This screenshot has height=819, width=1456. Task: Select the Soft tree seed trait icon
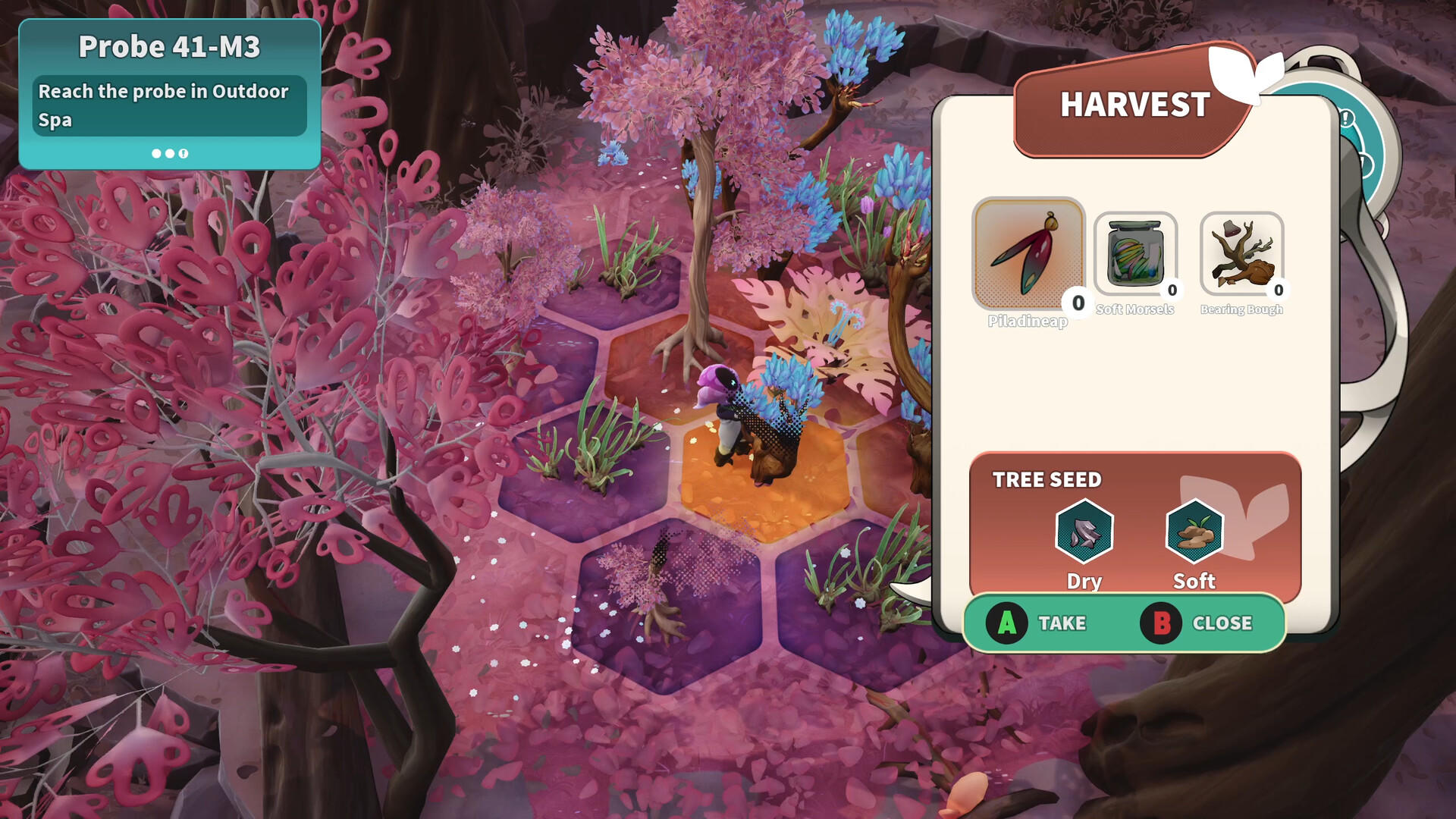pyautogui.click(x=1194, y=531)
